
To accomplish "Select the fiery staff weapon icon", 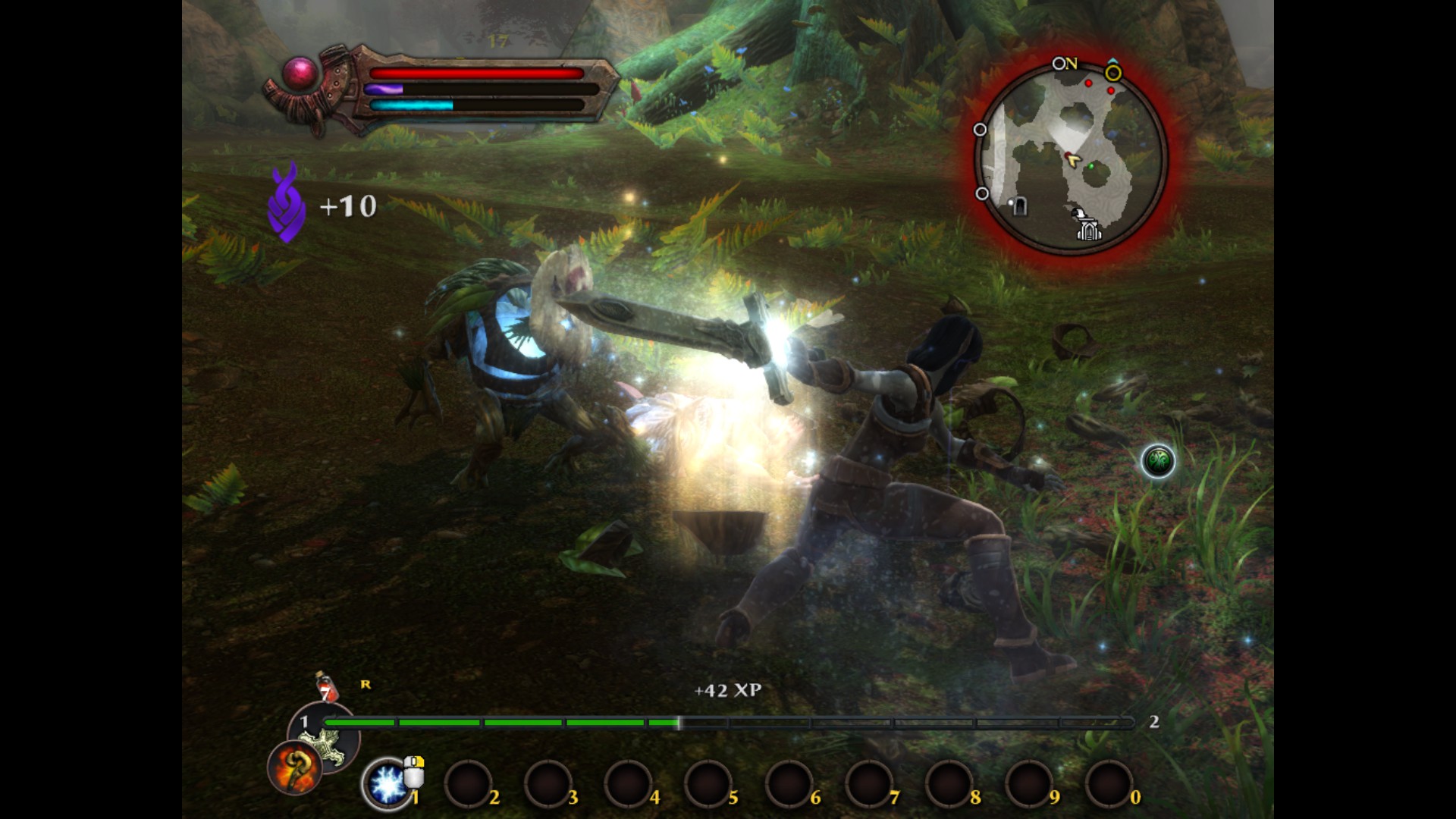I will [x=295, y=767].
